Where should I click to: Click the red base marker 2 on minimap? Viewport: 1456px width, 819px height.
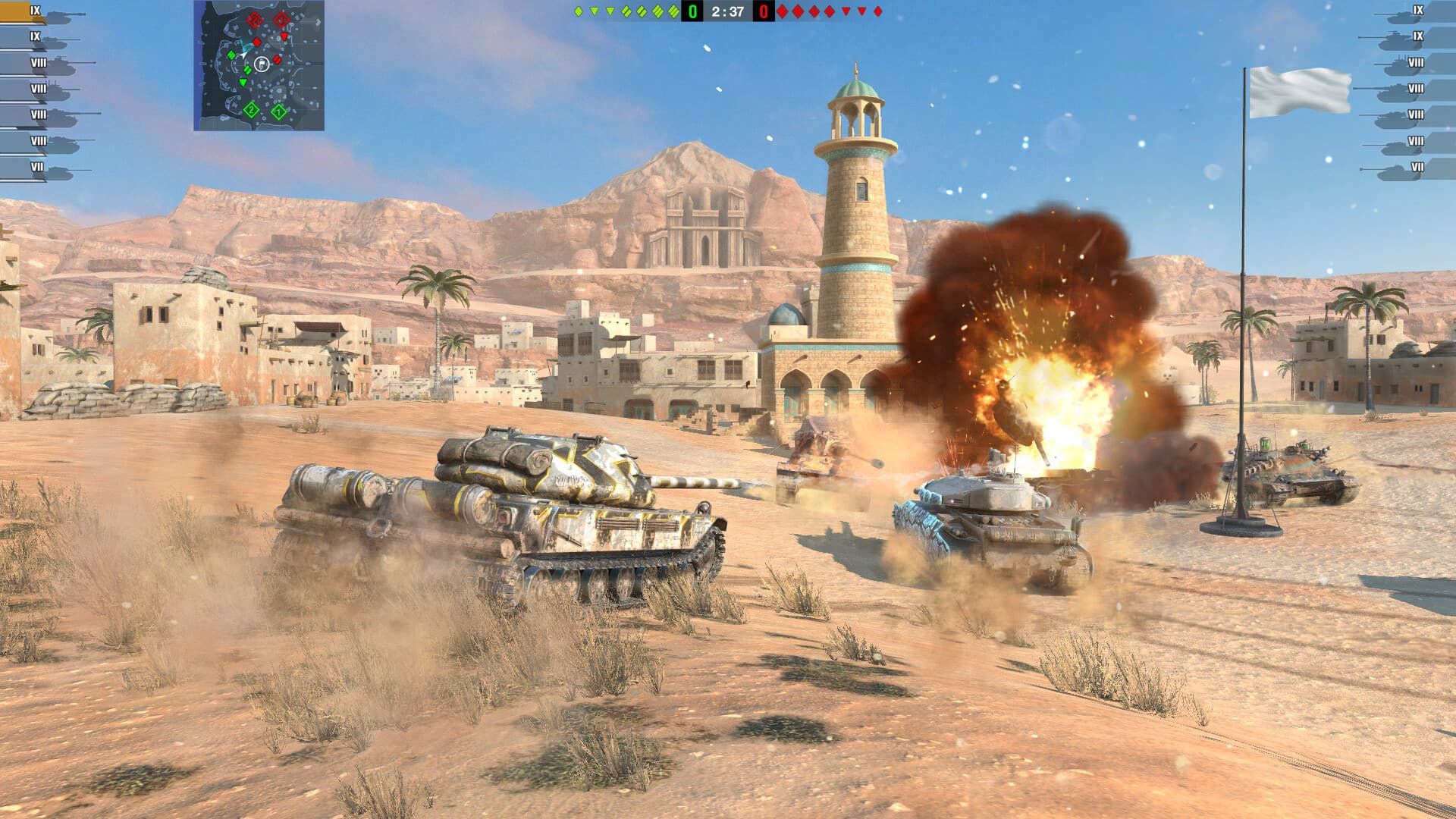click(255, 20)
